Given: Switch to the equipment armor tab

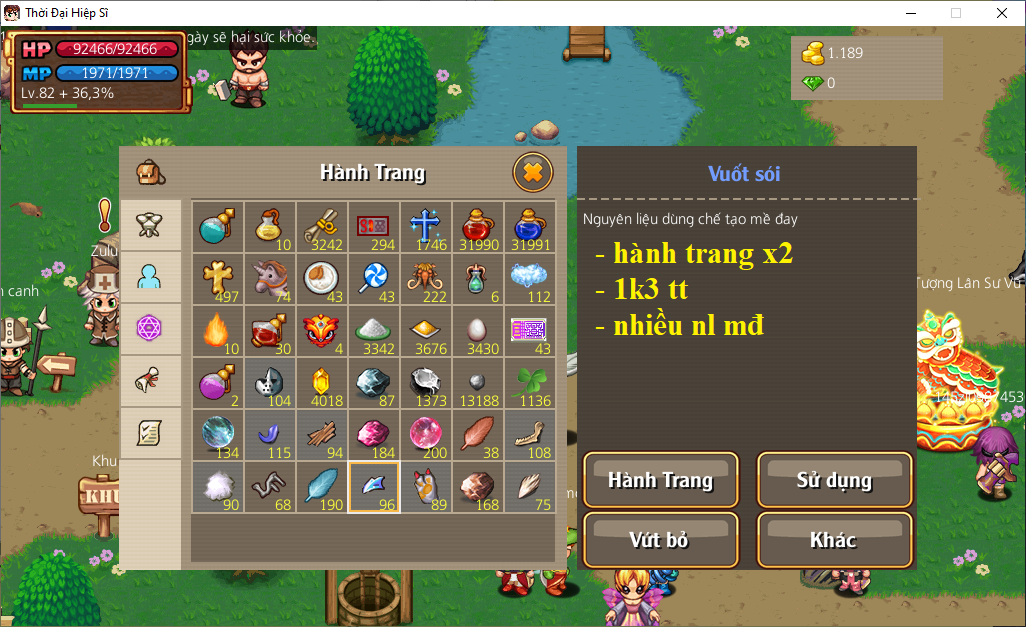Looking at the screenshot, I should tap(150, 225).
